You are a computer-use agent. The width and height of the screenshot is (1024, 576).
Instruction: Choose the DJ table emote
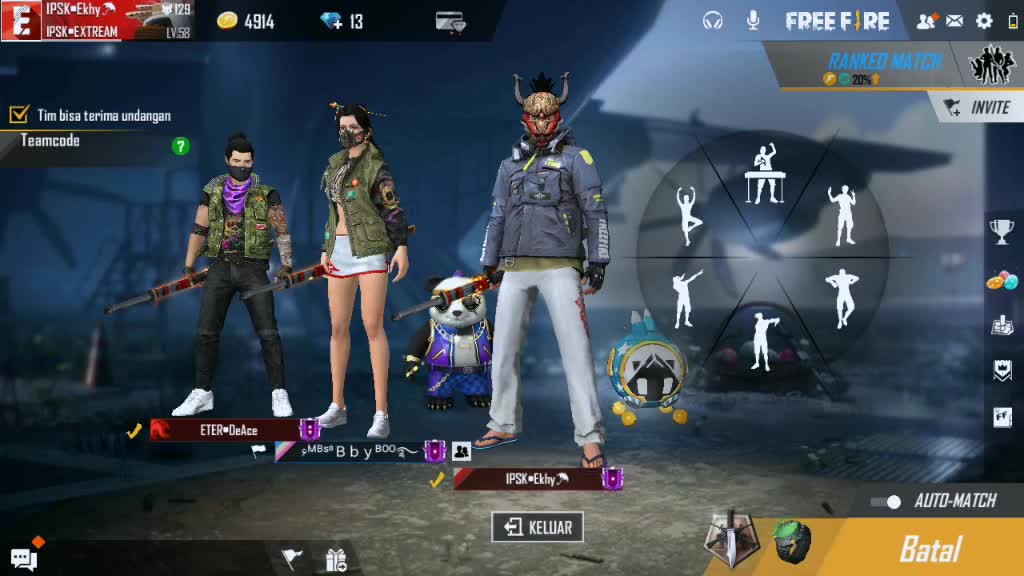(x=765, y=173)
